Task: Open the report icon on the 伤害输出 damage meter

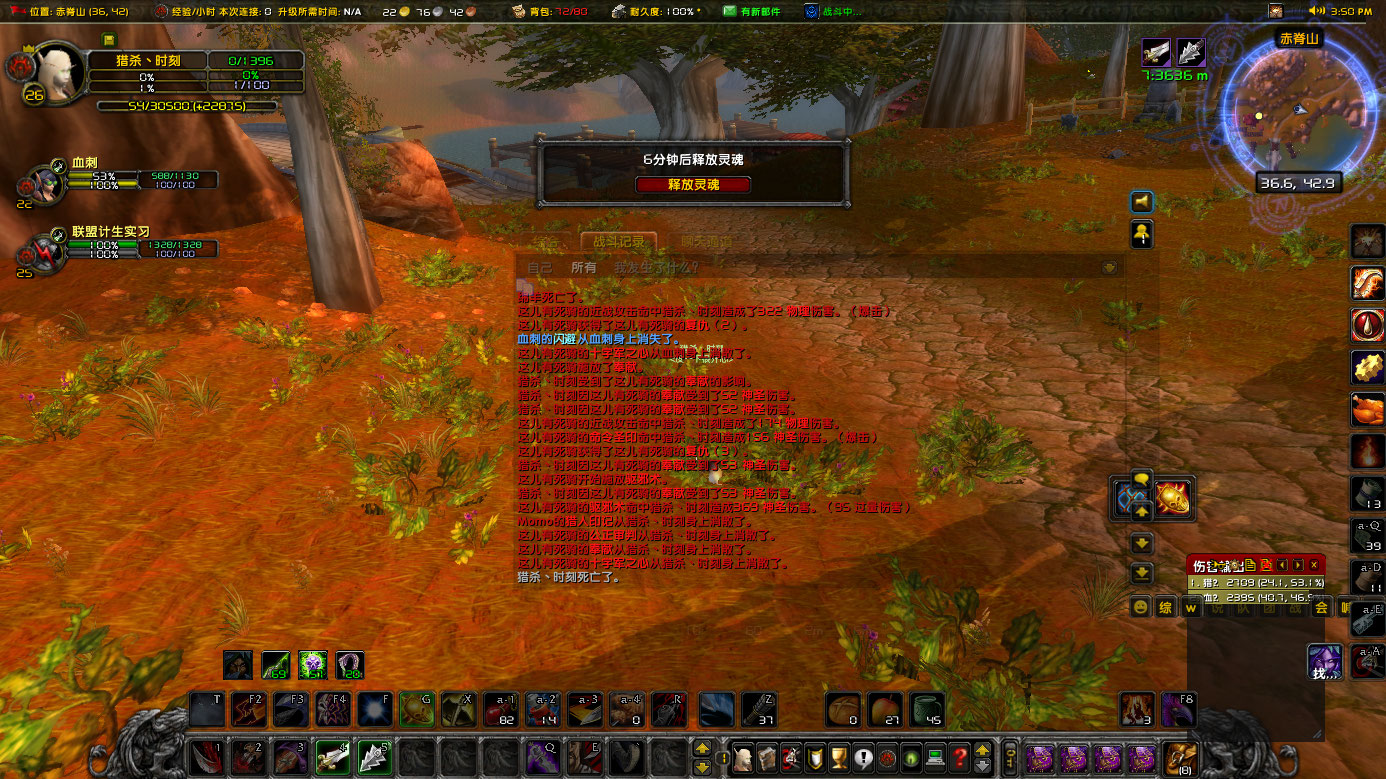Action: (1251, 567)
